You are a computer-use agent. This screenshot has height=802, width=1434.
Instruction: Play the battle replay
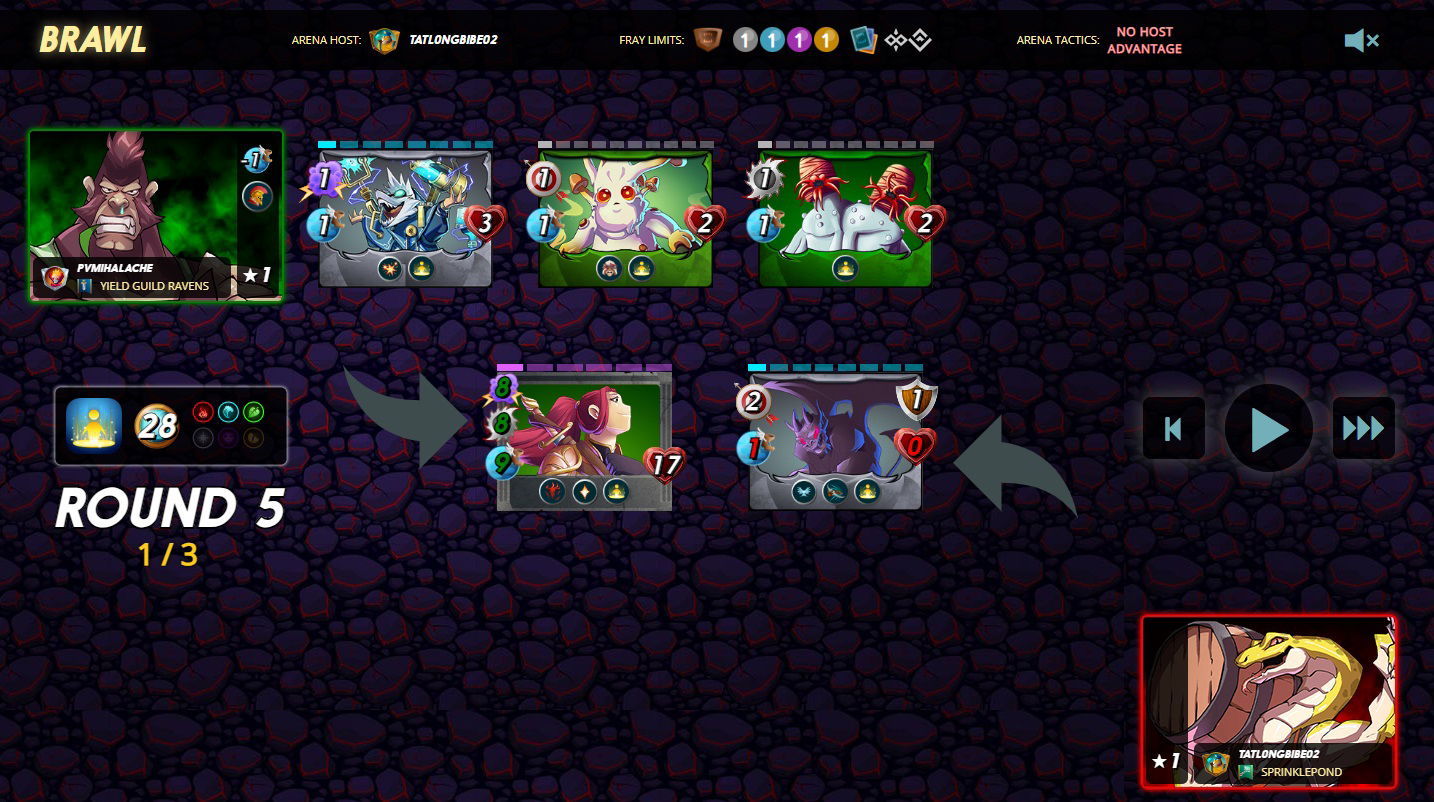click(x=1268, y=428)
